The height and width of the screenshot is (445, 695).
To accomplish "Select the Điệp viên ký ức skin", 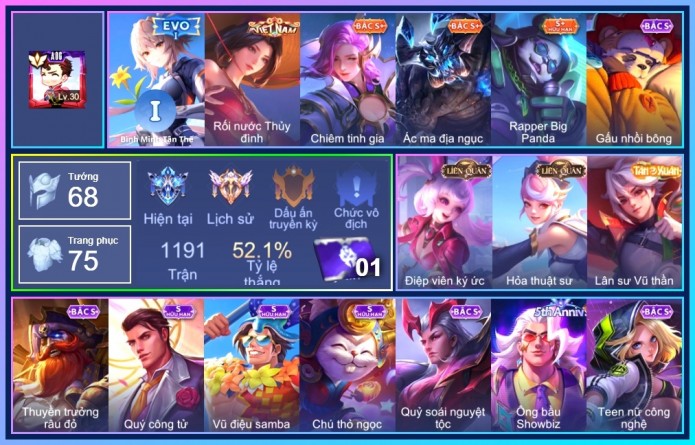I will coord(442,220).
